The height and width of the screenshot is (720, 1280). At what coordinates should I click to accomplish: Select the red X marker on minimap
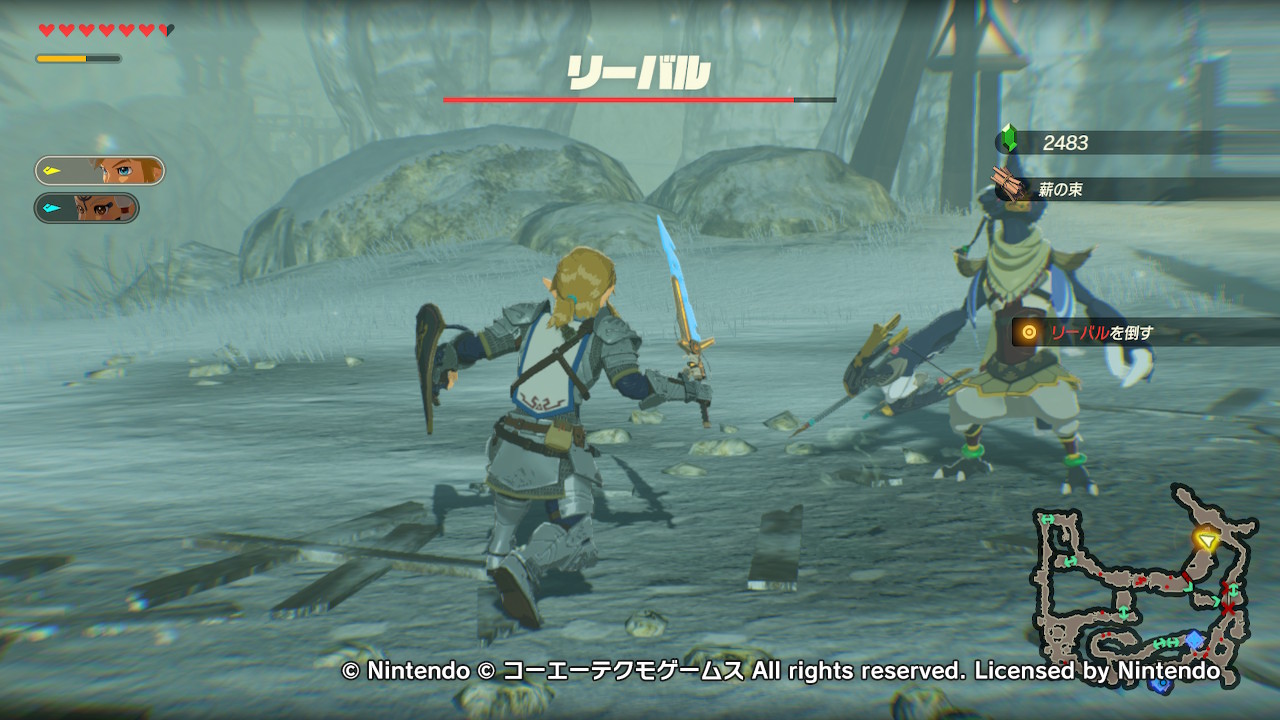click(x=1227, y=607)
